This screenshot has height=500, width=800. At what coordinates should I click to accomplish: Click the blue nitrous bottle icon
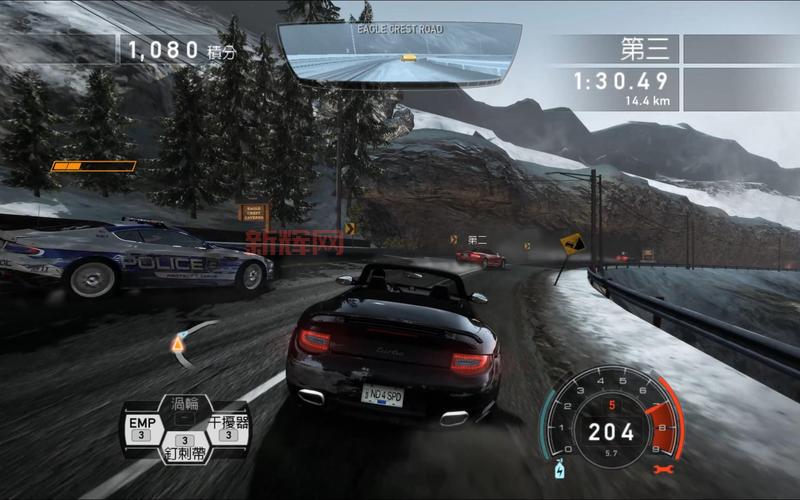557,467
